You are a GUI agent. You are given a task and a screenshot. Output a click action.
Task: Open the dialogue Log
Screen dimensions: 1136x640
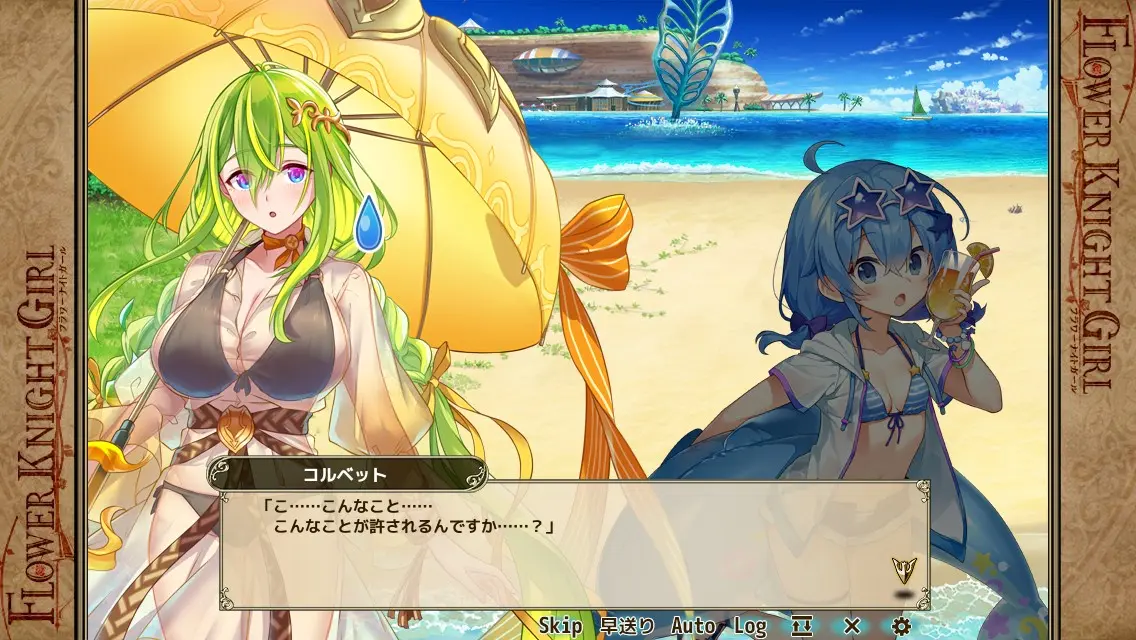[x=750, y=626]
